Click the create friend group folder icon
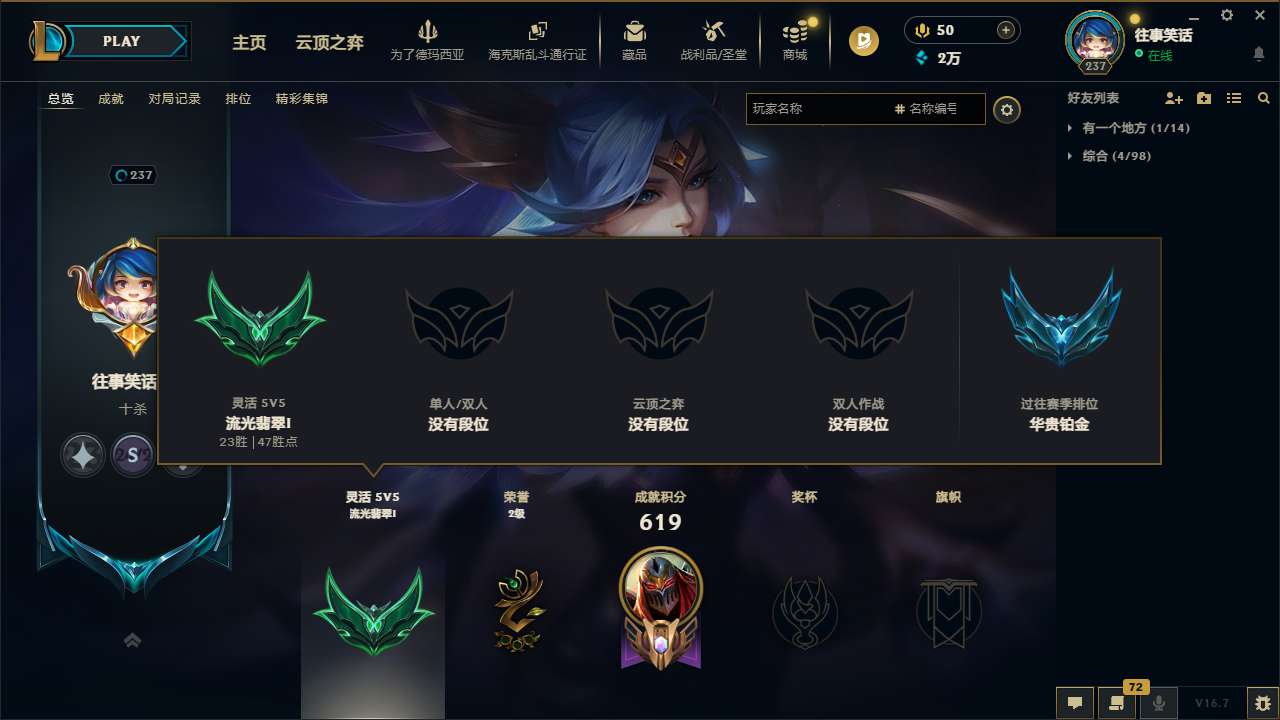Image resolution: width=1280 pixels, height=720 pixels. 1203,98
